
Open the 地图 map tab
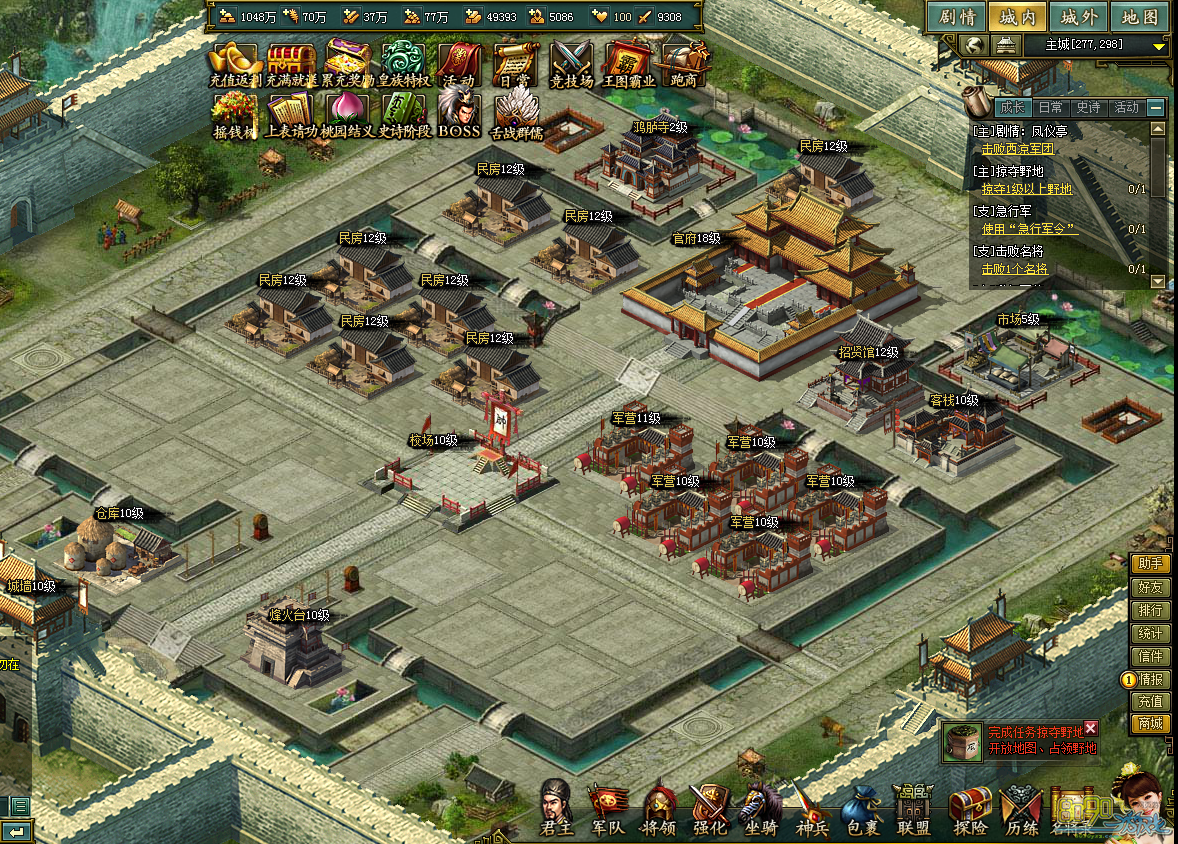click(1139, 17)
